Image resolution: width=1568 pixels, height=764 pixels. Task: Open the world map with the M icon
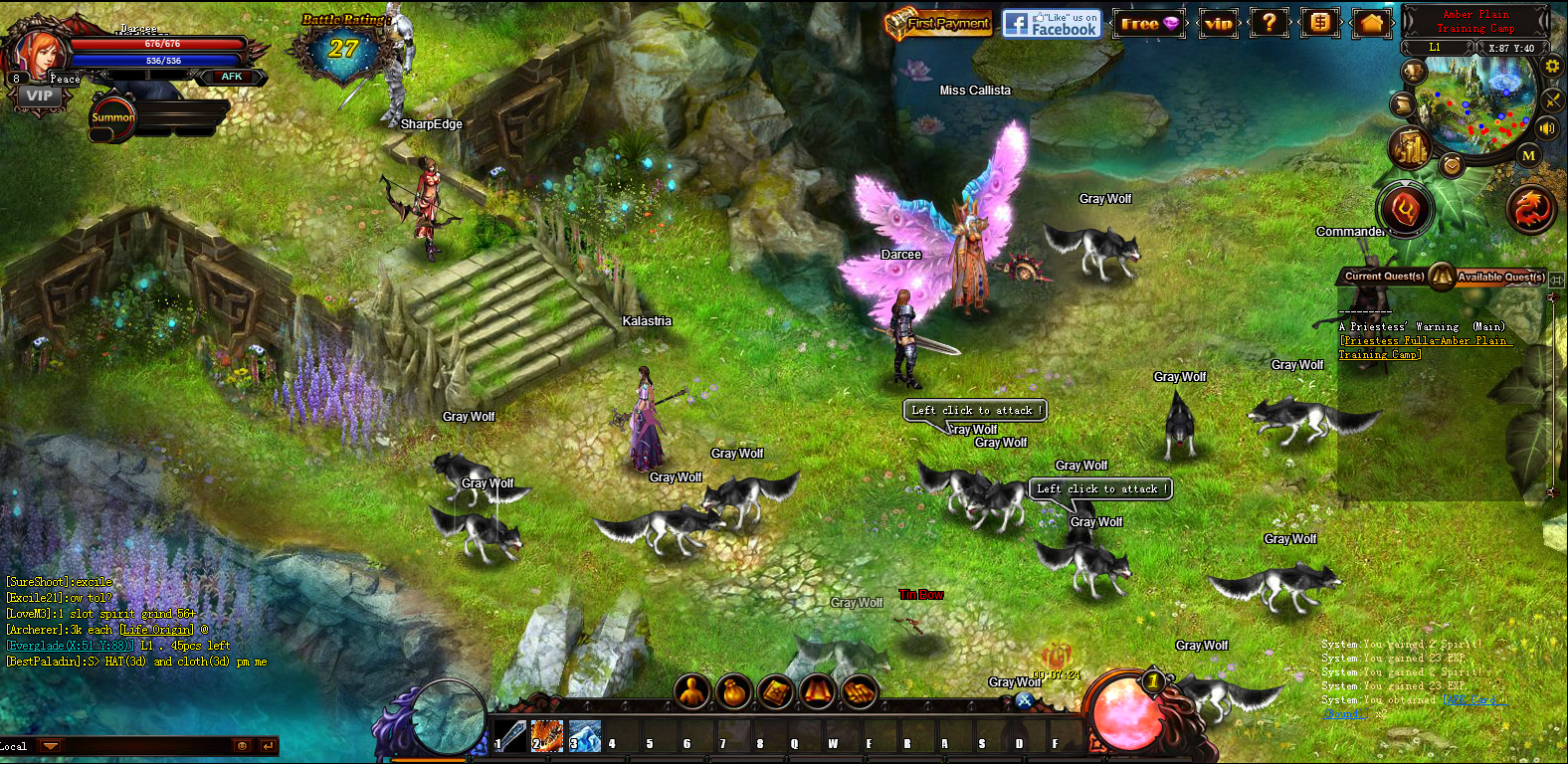pyautogui.click(x=1528, y=155)
